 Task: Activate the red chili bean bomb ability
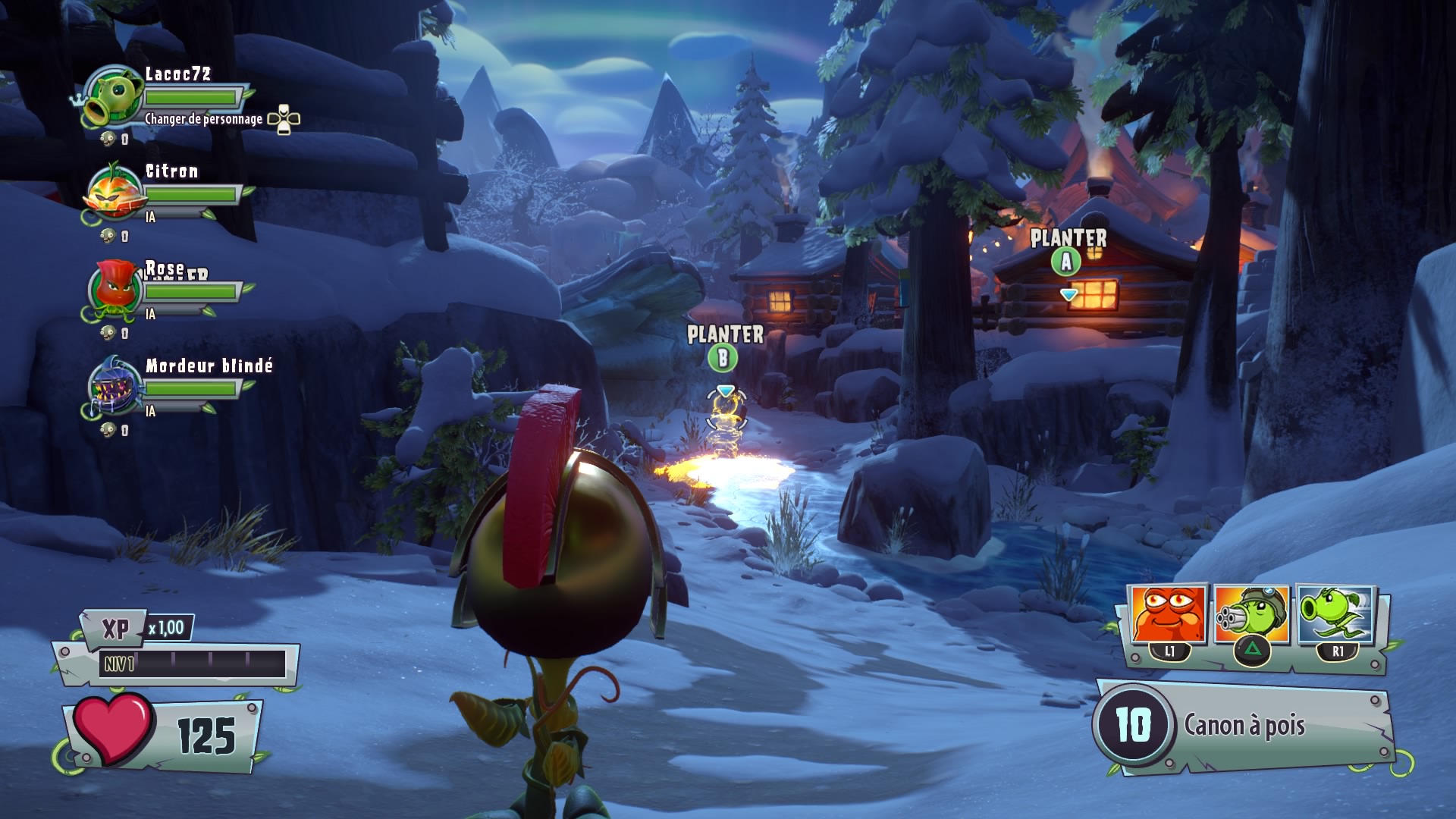(x=1168, y=615)
